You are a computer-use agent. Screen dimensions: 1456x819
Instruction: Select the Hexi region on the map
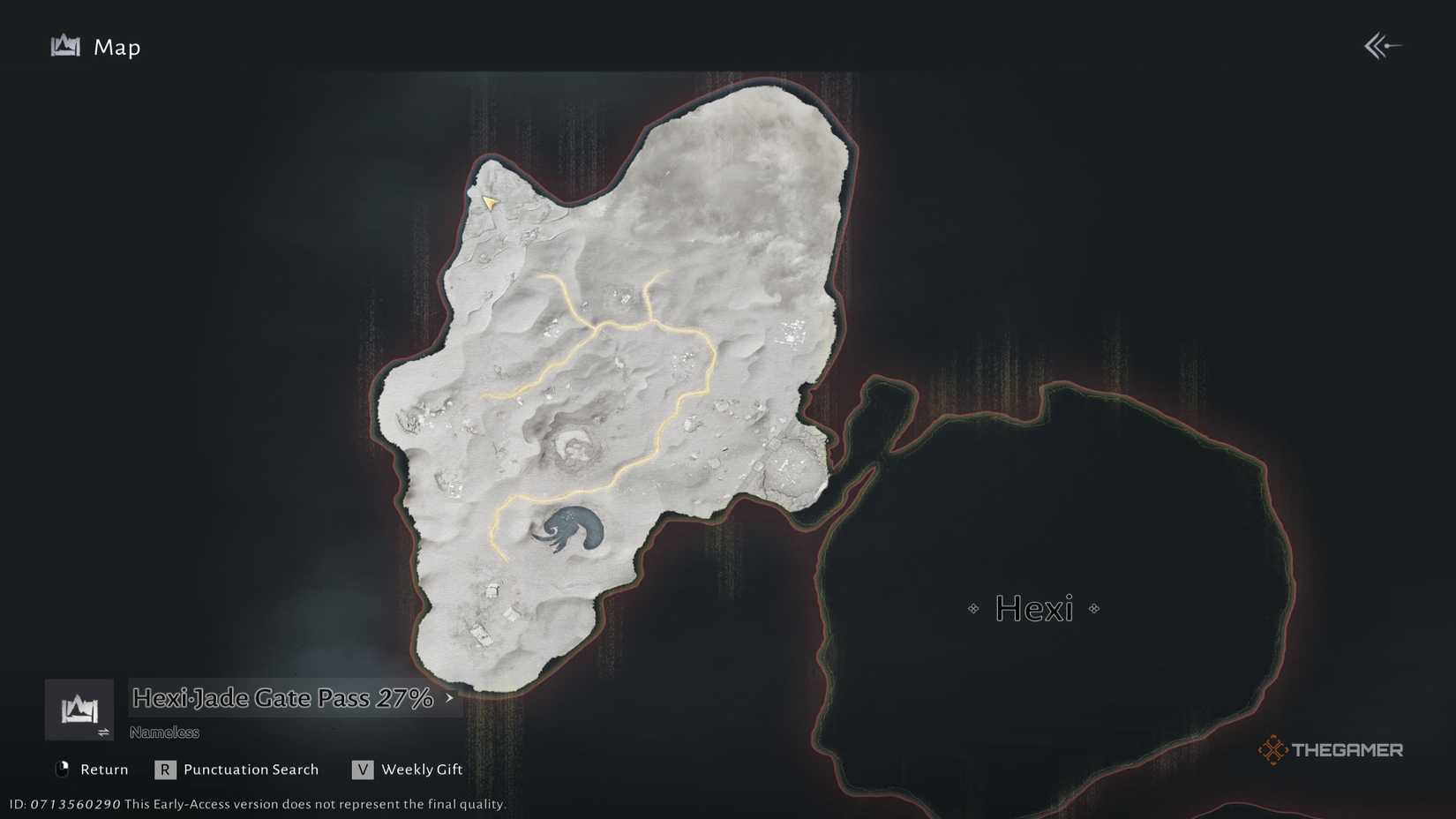tap(1037, 609)
